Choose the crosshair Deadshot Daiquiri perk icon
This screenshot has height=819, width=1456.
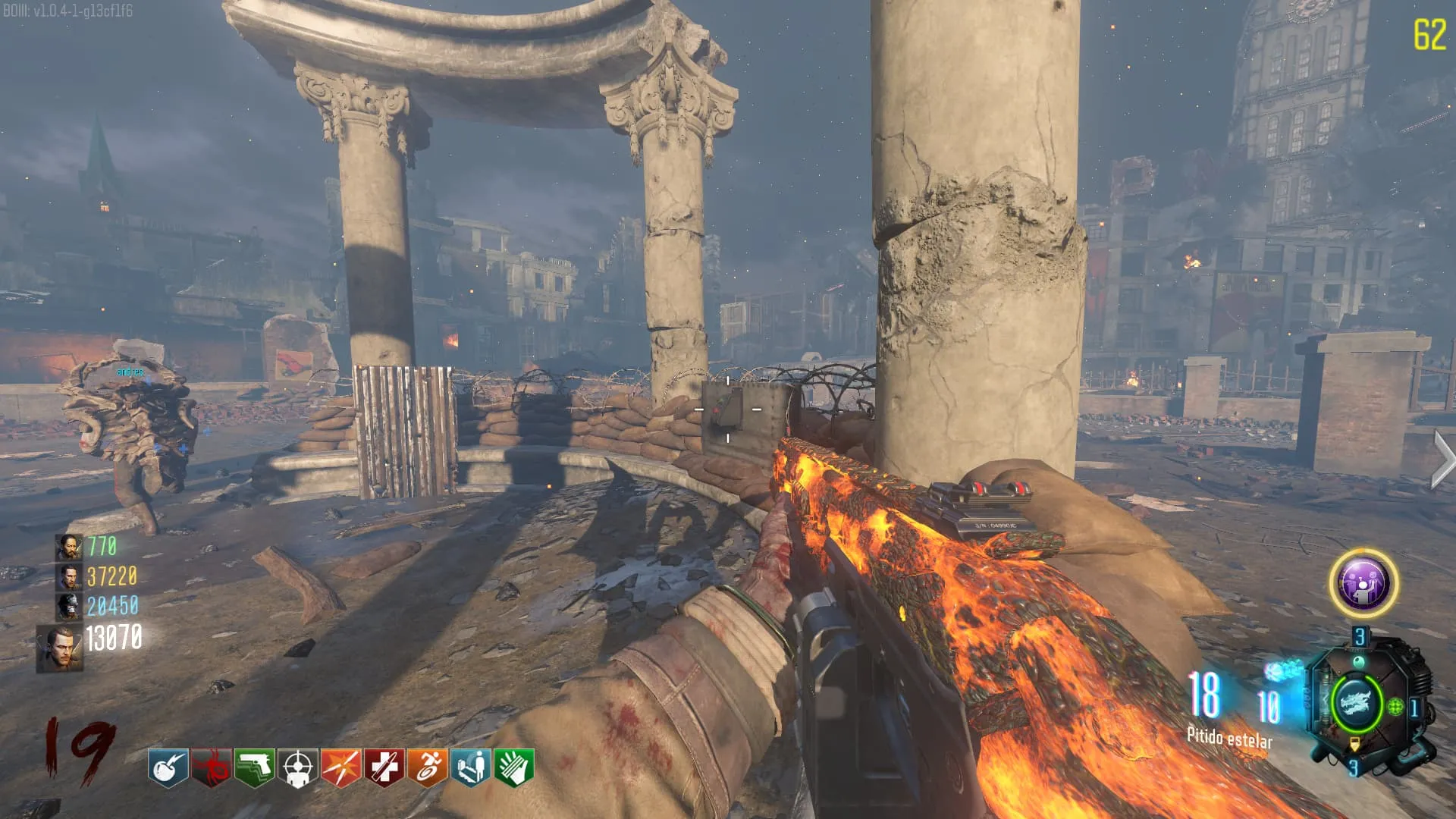(x=297, y=767)
